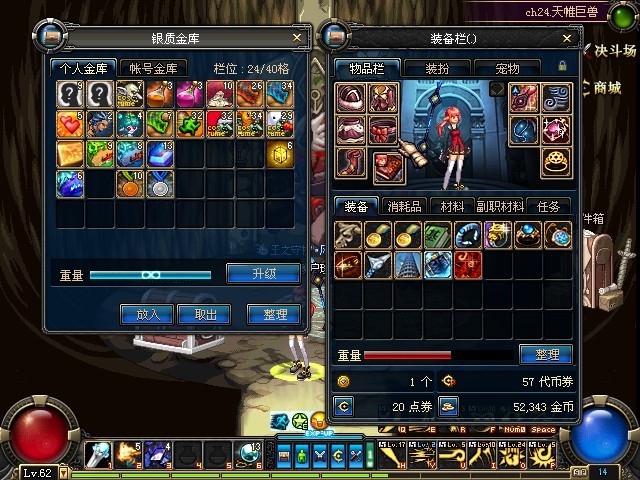Open the 装扮 avatar tab
Screen dimensions: 640x480
point(438,68)
